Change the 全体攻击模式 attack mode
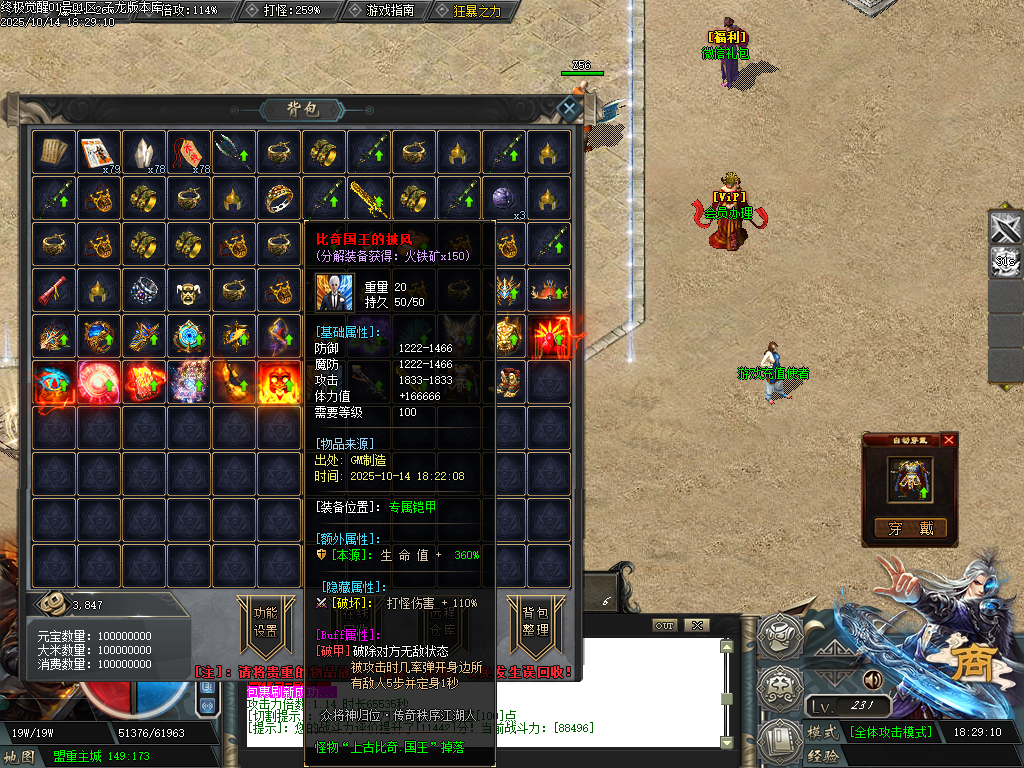The width and height of the screenshot is (1024, 768). [x=891, y=732]
